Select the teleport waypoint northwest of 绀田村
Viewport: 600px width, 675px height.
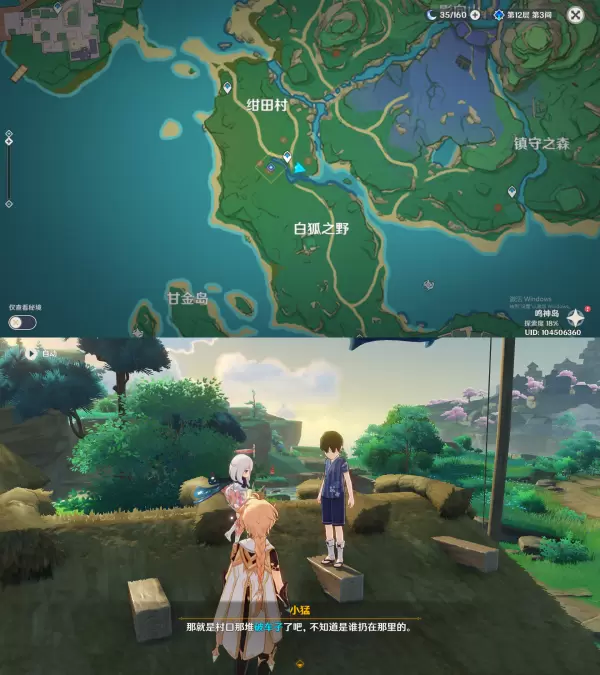(x=227, y=88)
